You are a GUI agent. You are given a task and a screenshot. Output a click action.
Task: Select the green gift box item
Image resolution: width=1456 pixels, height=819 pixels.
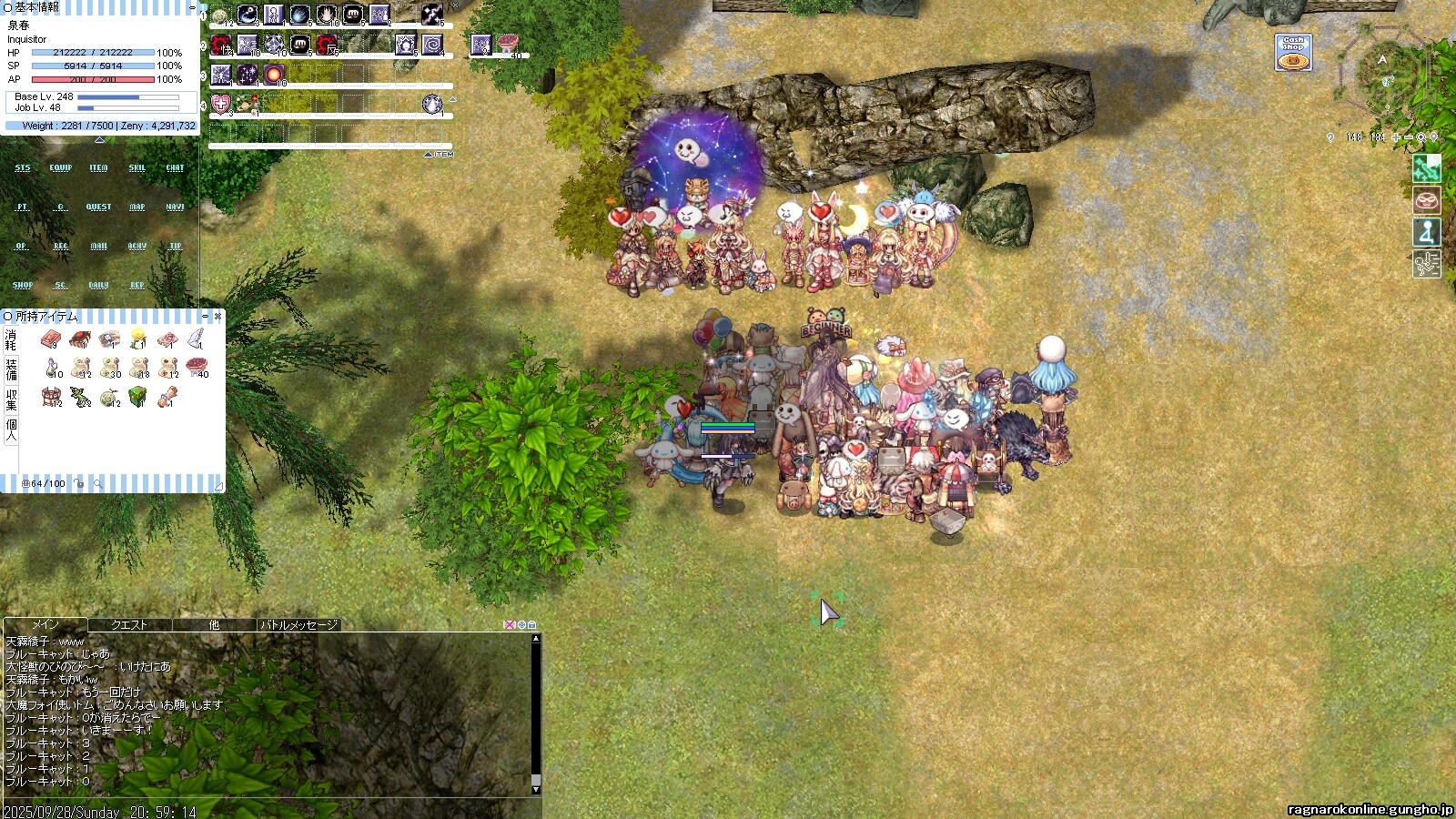[137, 397]
